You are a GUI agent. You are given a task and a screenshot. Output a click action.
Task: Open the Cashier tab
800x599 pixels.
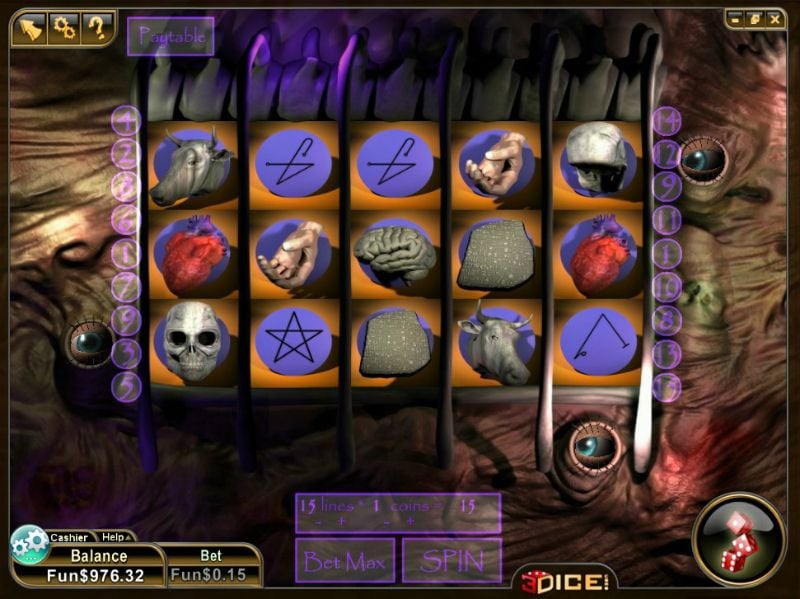(70, 537)
